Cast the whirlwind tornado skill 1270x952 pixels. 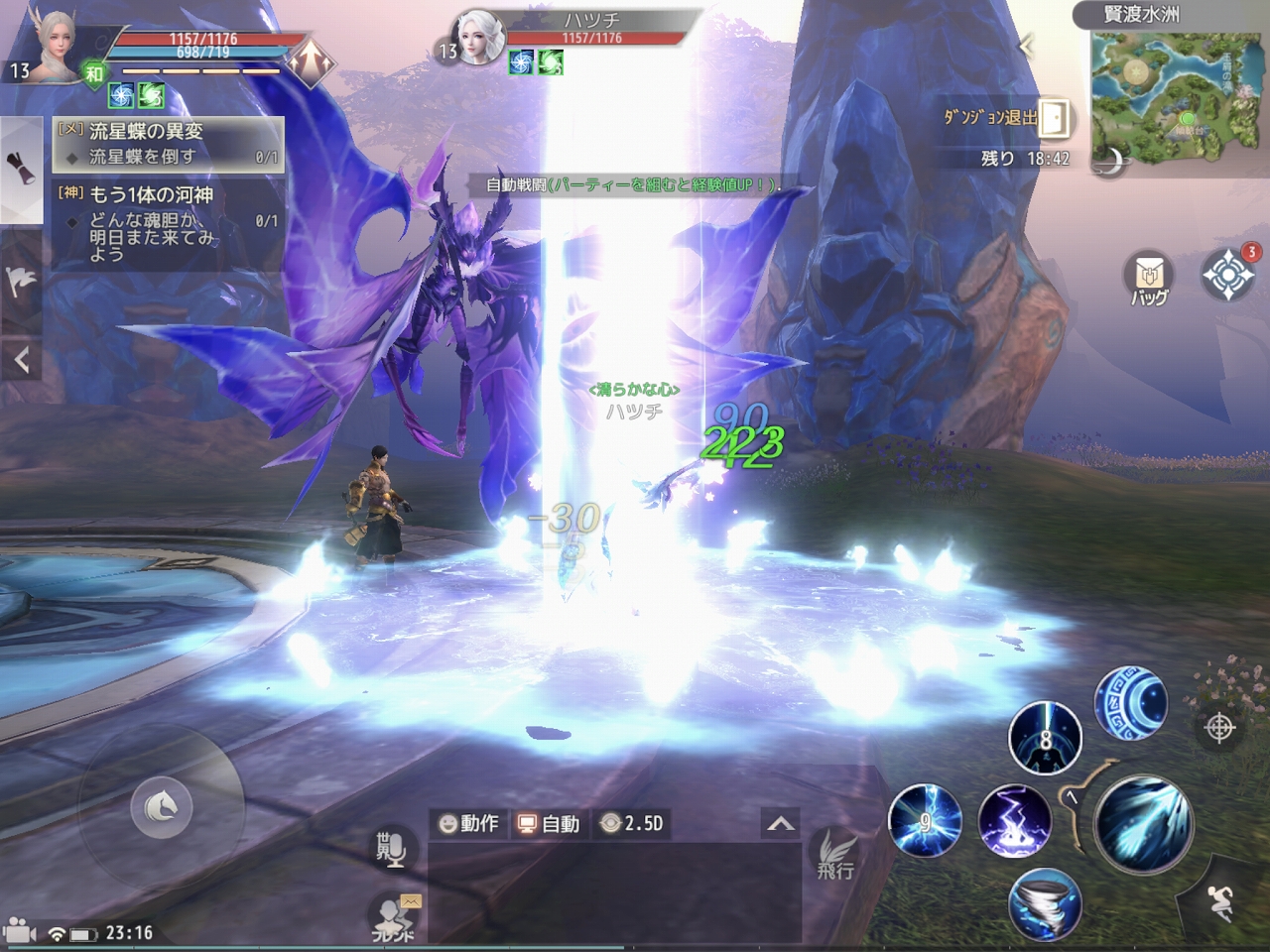[x=1044, y=903]
